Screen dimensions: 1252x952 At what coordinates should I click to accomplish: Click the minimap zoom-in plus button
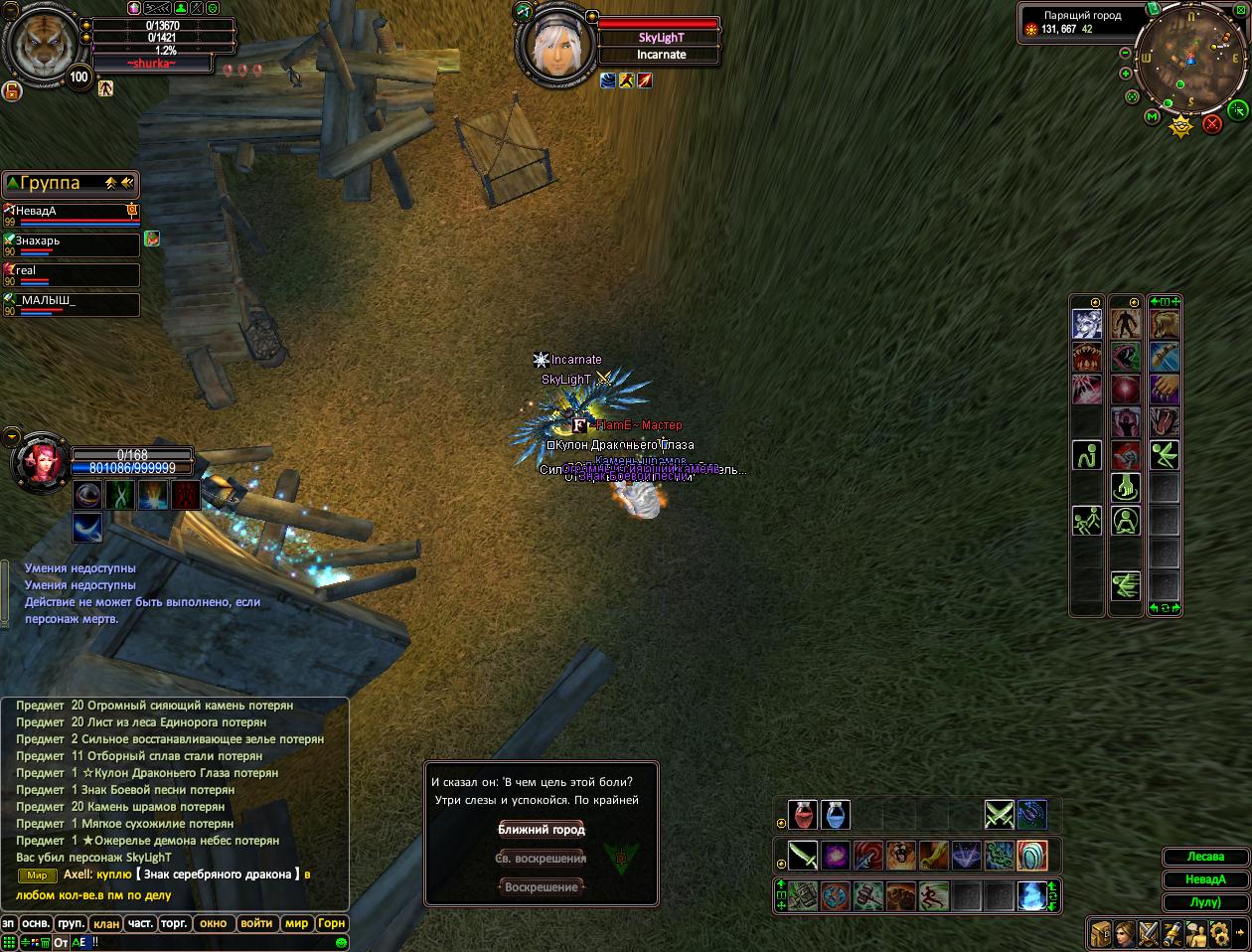tap(1125, 74)
